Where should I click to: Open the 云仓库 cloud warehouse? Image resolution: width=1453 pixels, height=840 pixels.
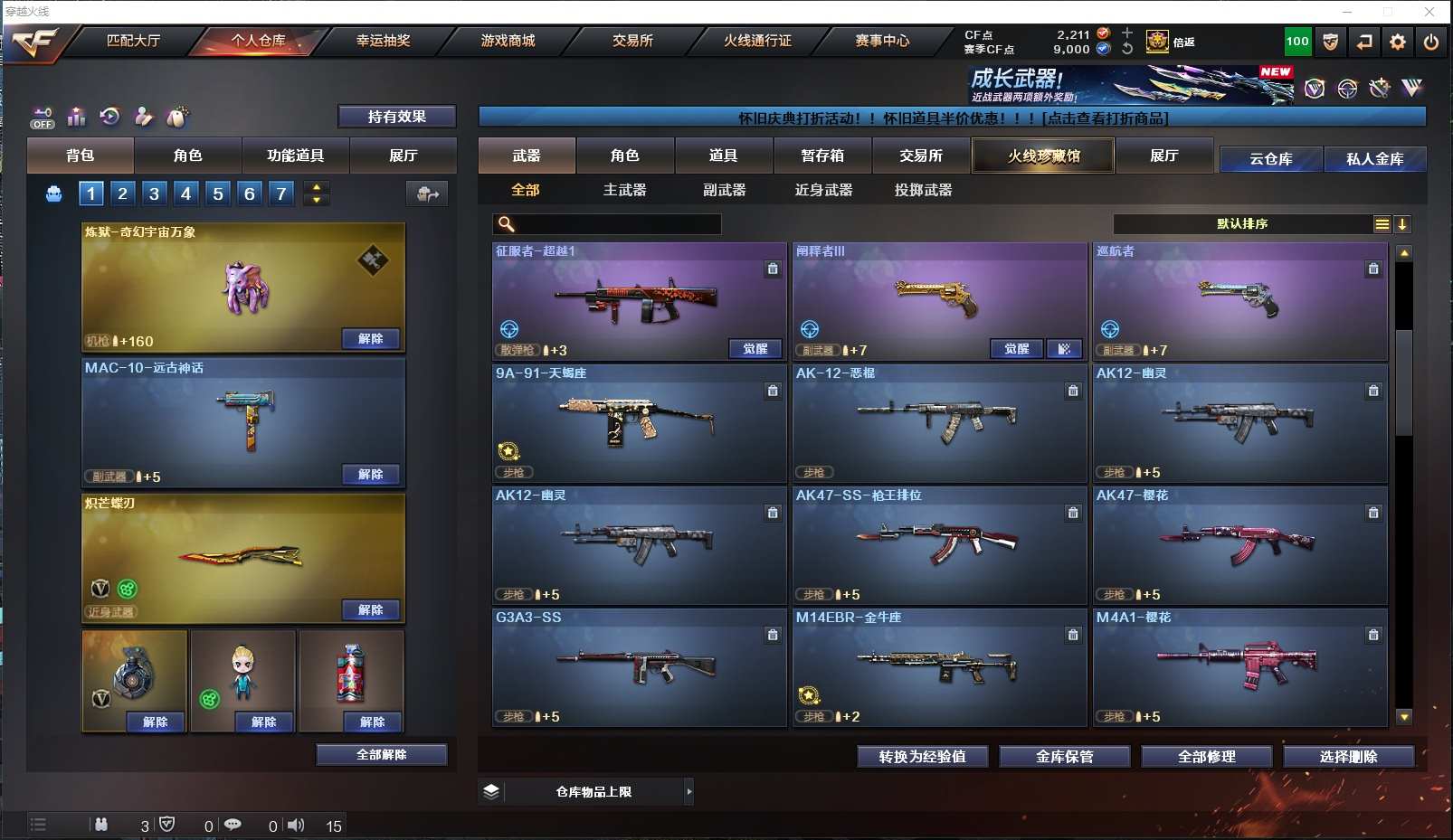coord(1270,159)
